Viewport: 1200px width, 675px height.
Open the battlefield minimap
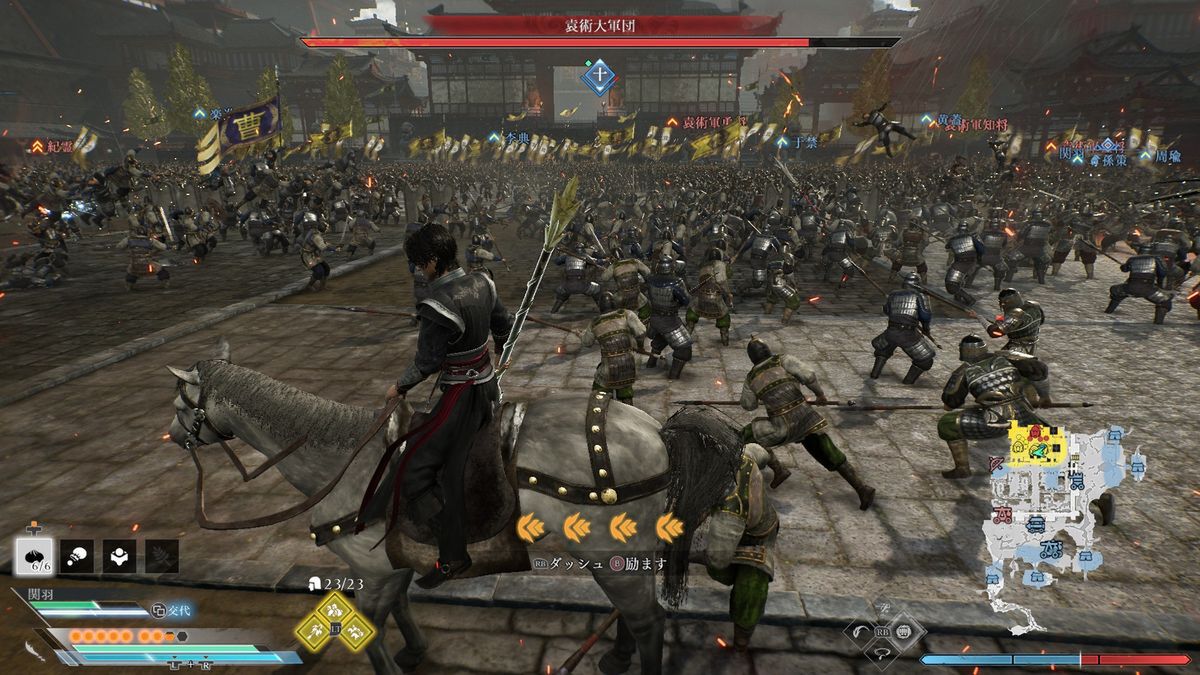pyautogui.click(x=1060, y=520)
